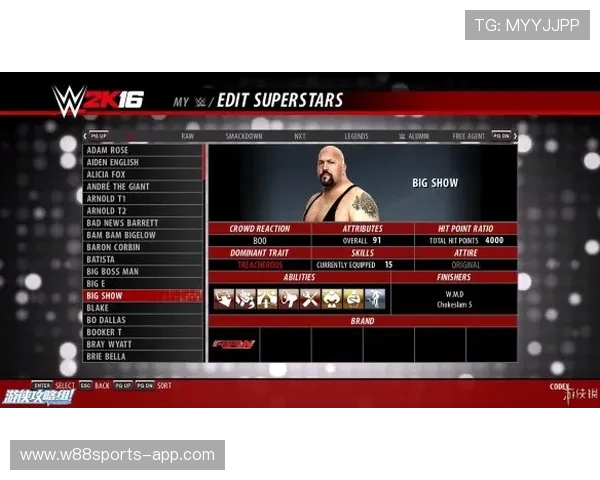
Task: View the Free Agent tab
Action: (x=468, y=136)
